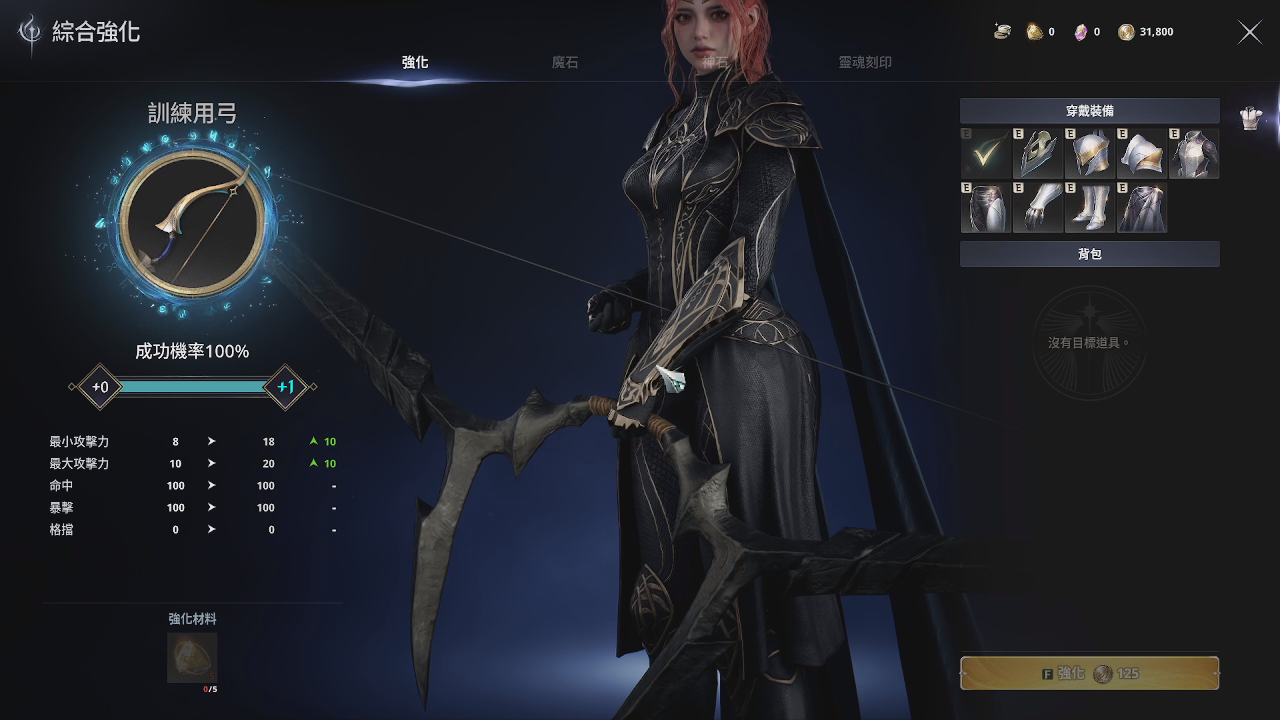Choose the equipped winged mask slot
The width and height of the screenshot is (1280, 720).
pyautogui.click(x=1037, y=154)
